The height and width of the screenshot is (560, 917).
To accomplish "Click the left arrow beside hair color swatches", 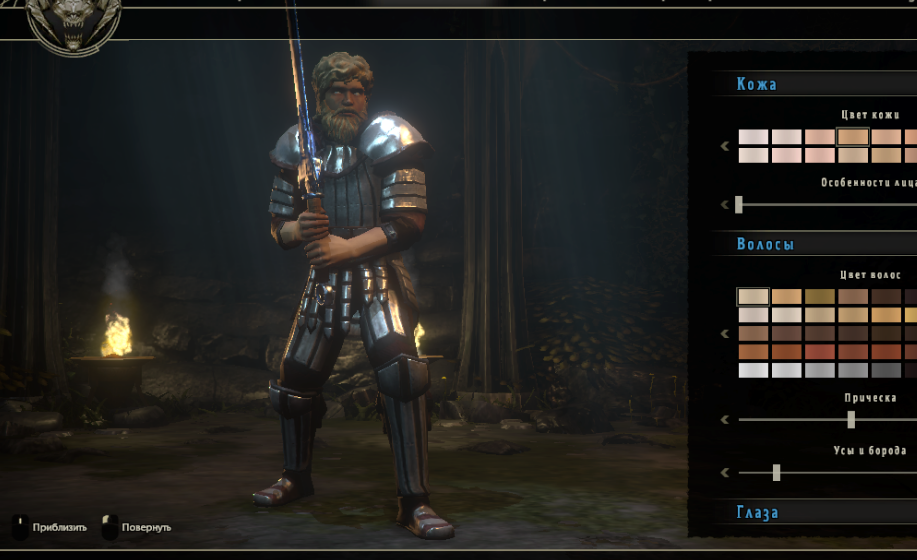I will [725, 333].
